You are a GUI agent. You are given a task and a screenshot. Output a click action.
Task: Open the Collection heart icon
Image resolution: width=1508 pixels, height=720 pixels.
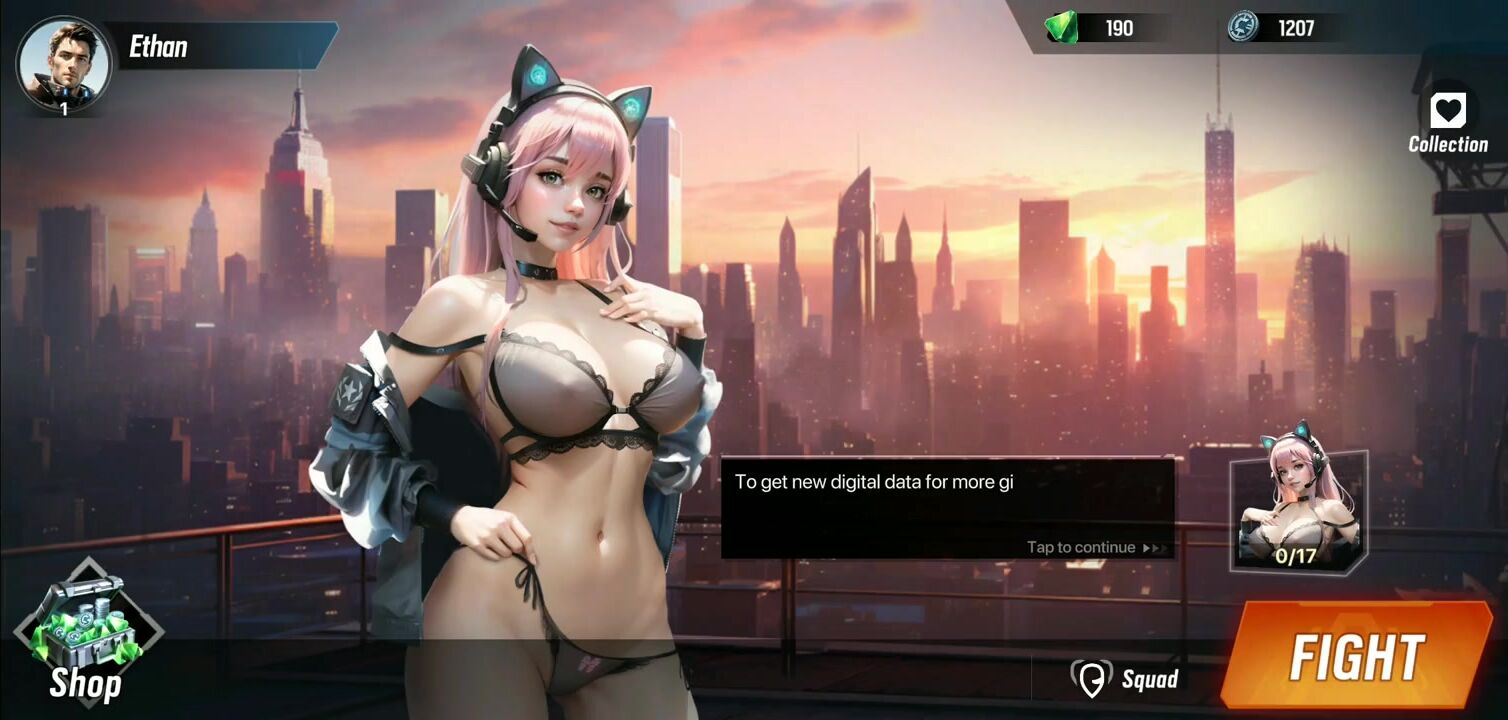pos(1447,112)
